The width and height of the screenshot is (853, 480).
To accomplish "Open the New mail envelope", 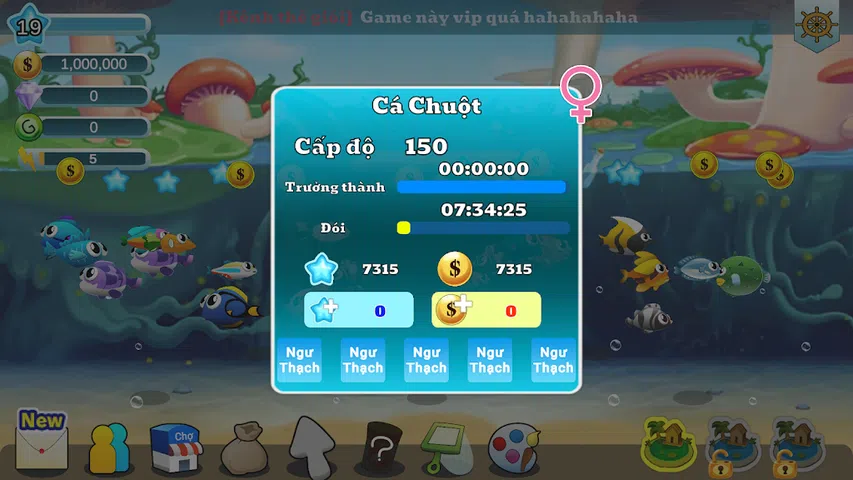I will (x=41, y=443).
